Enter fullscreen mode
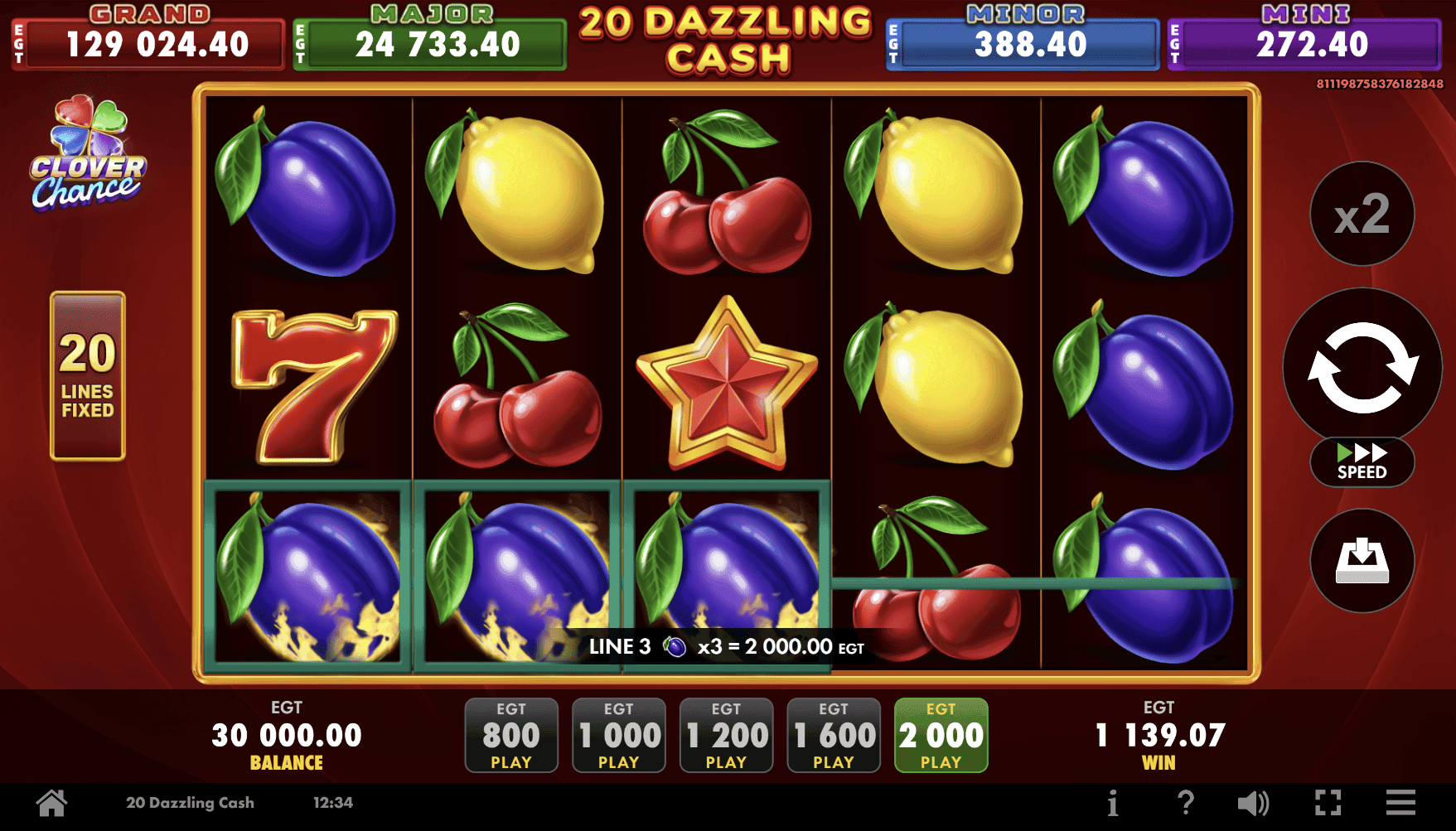This screenshot has height=831, width=1456. point(1328,802)
